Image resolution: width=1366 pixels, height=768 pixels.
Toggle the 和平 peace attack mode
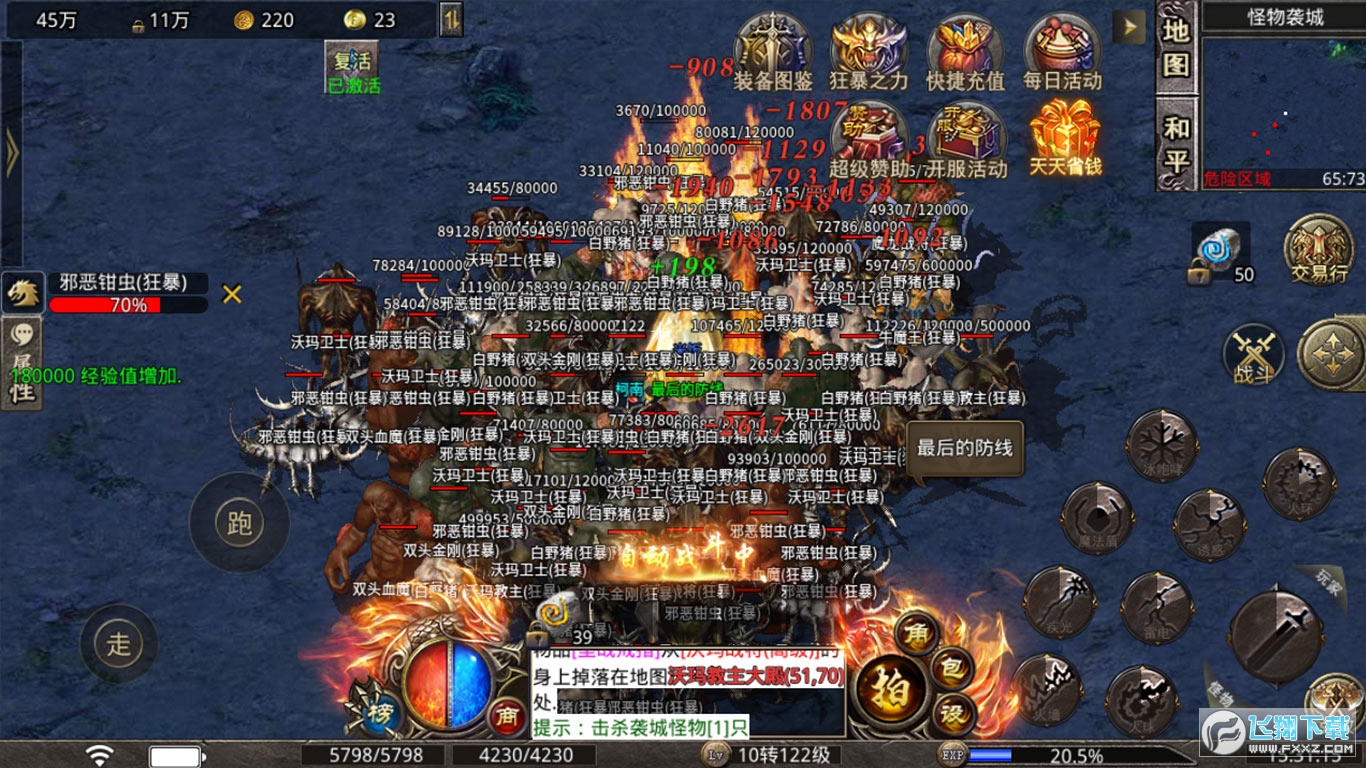1177,143
